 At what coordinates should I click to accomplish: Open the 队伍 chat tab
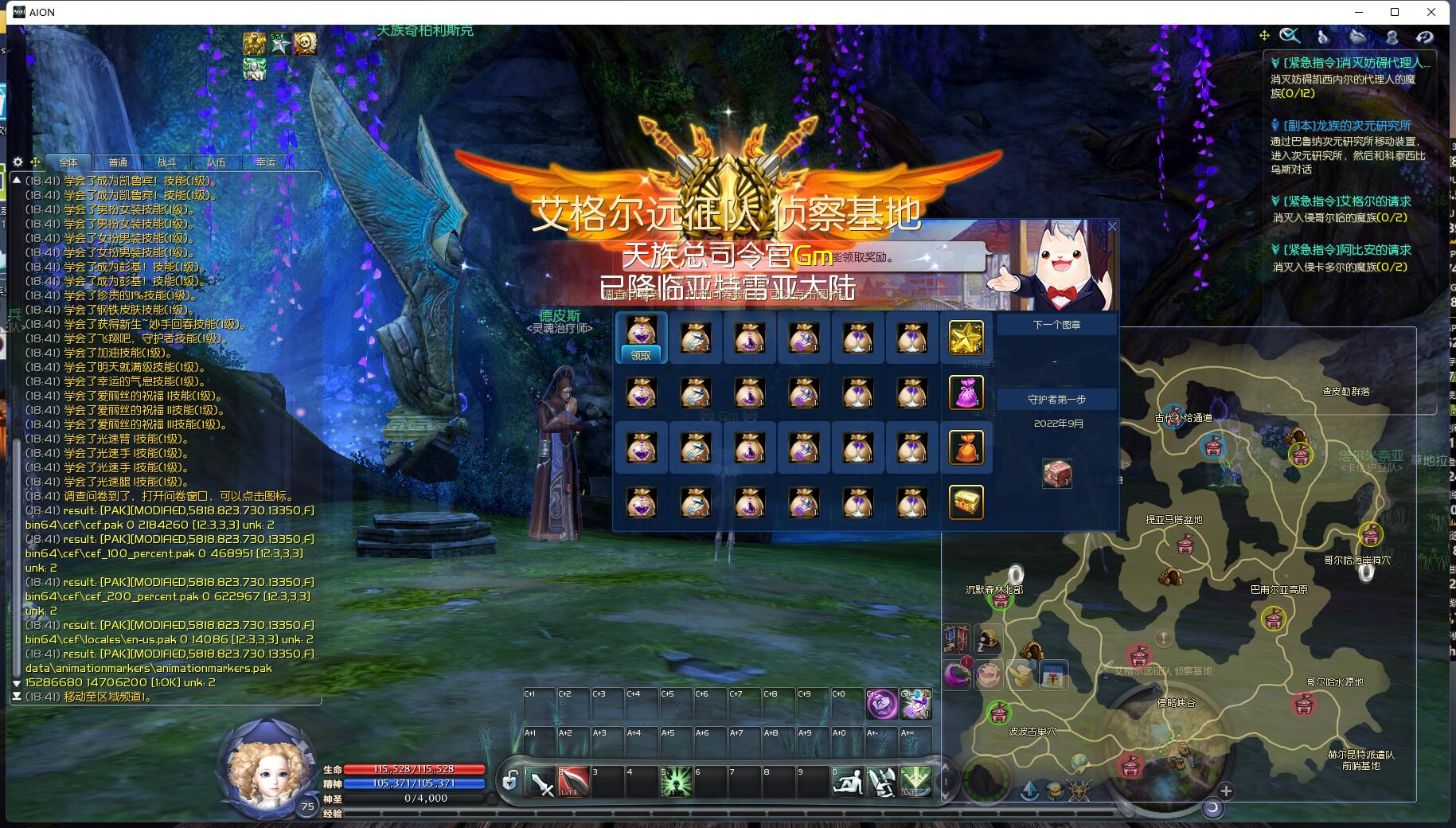coord(216,162)
